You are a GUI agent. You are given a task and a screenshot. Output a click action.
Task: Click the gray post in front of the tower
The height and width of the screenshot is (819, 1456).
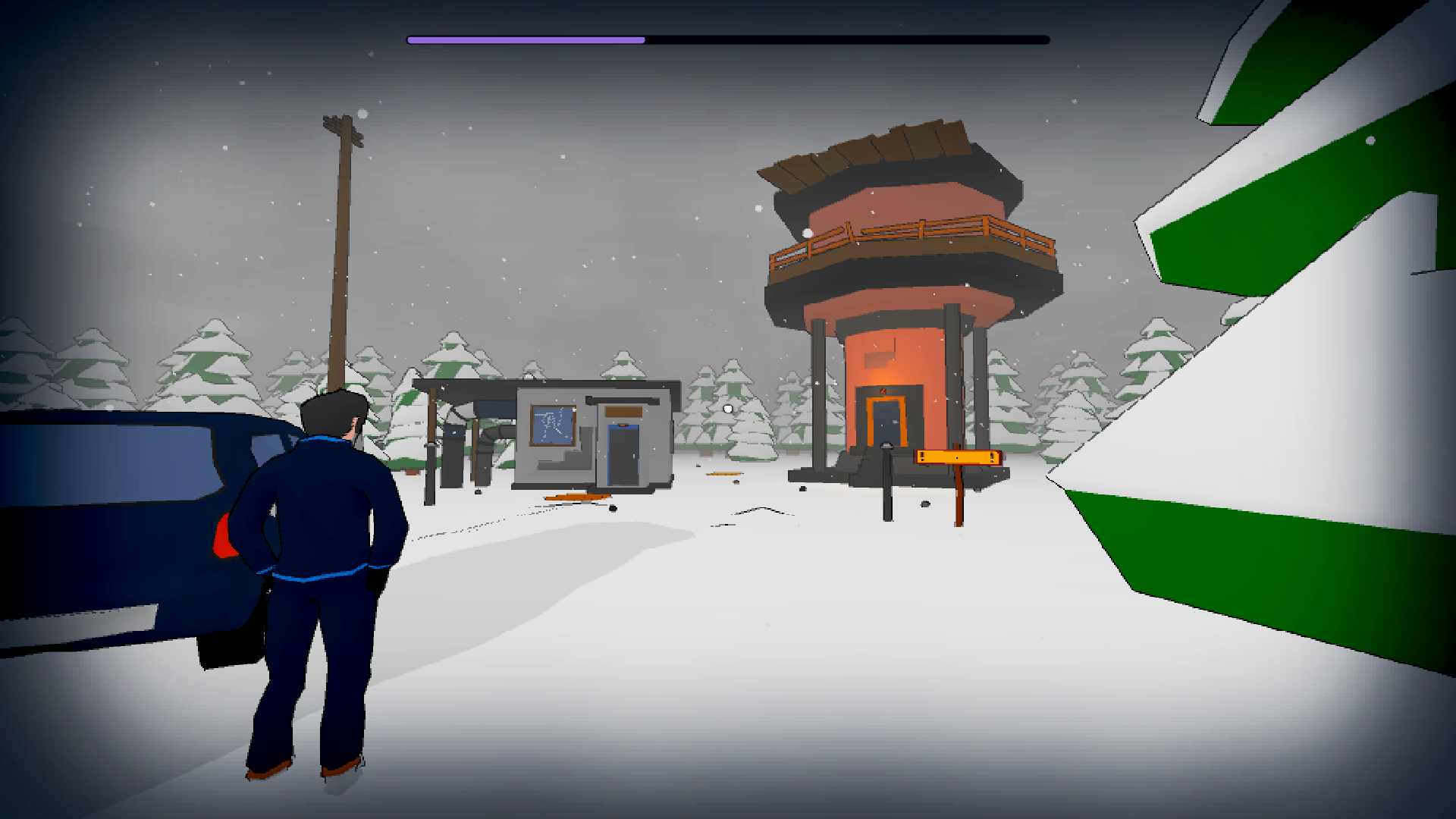[x=887, y=489]
